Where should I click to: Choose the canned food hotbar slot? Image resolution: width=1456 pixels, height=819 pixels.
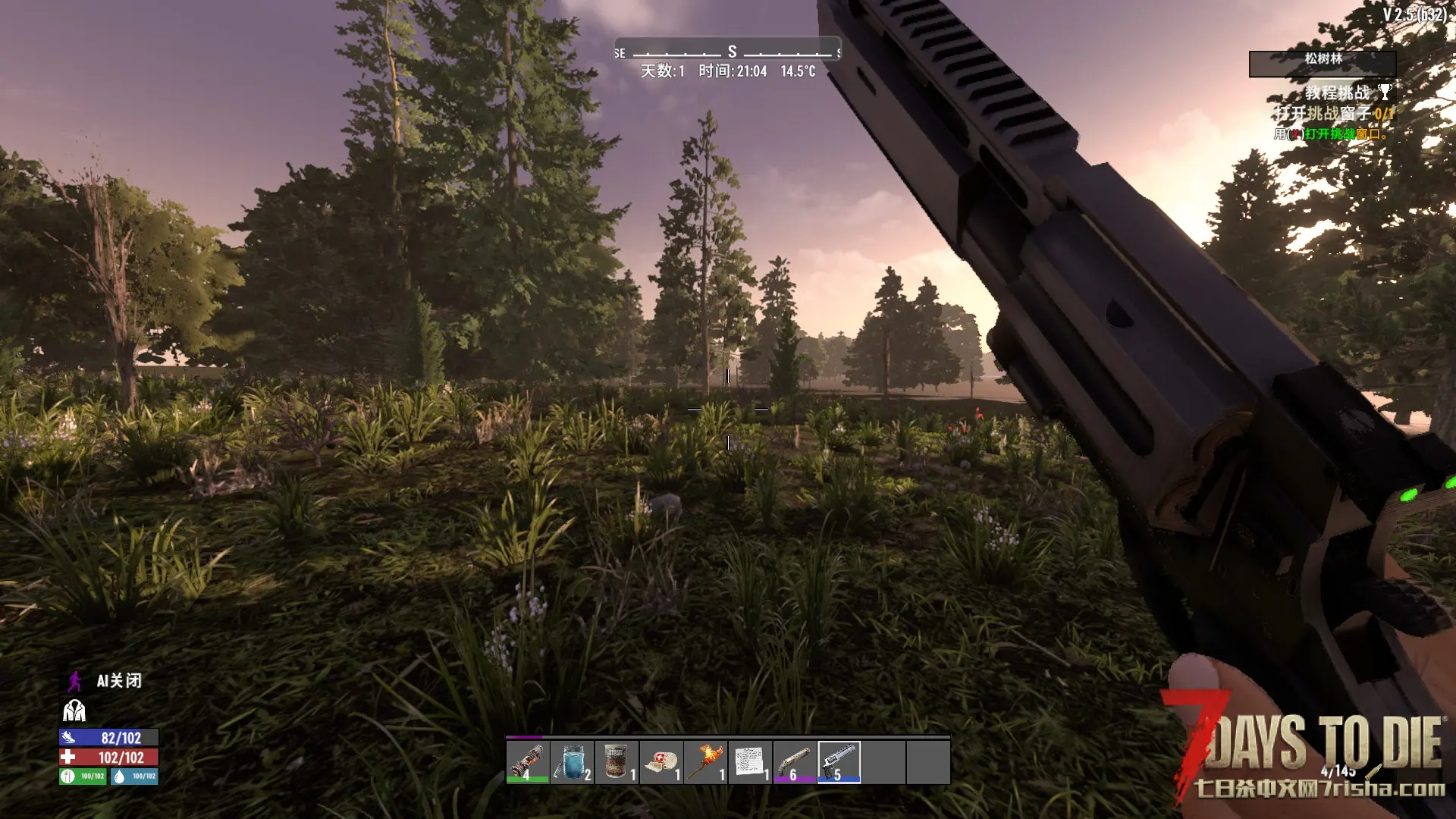click(x=617, y=761)
